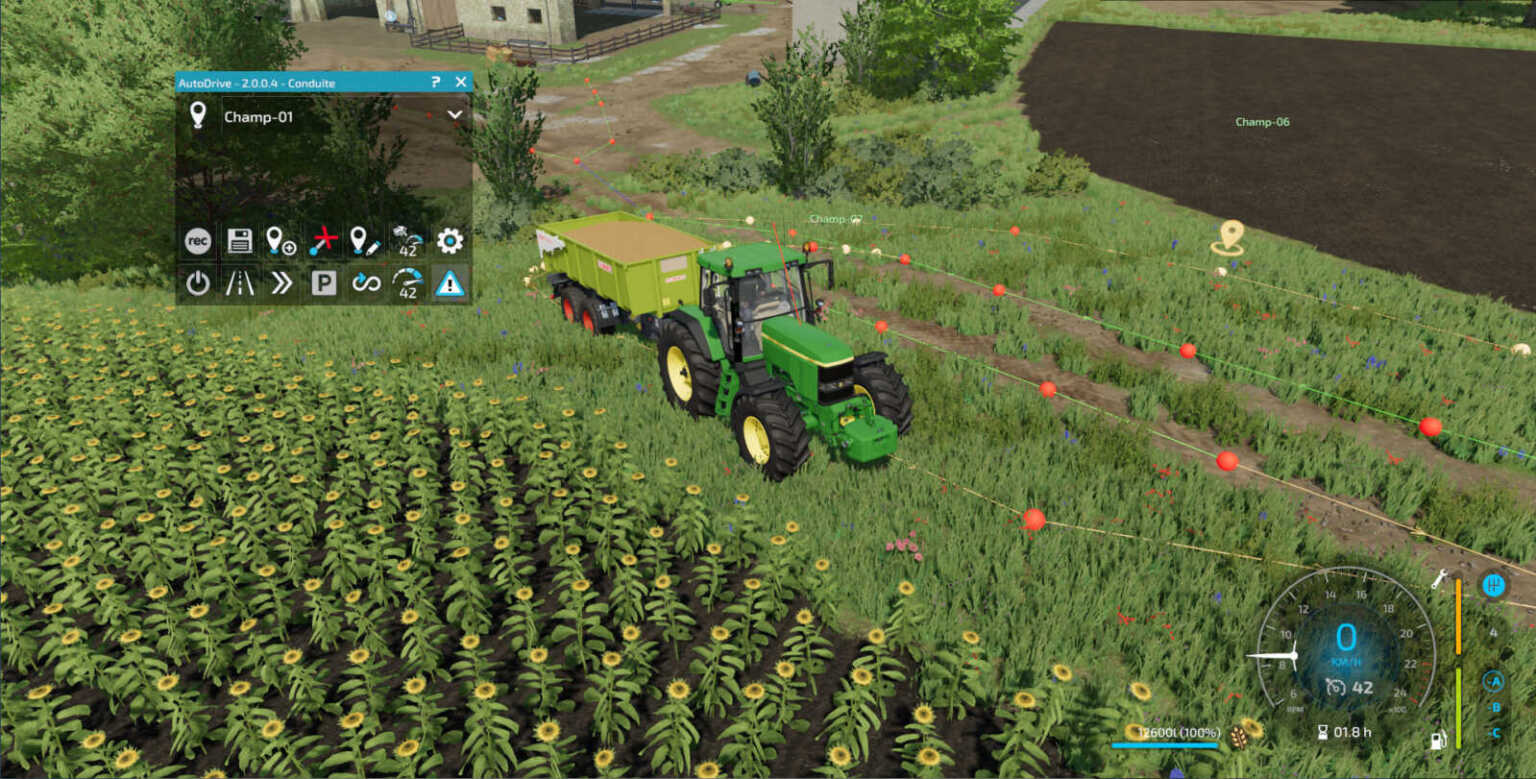Start route recording with rec button
The image size is (1536, 779).
tap(198, 241)
